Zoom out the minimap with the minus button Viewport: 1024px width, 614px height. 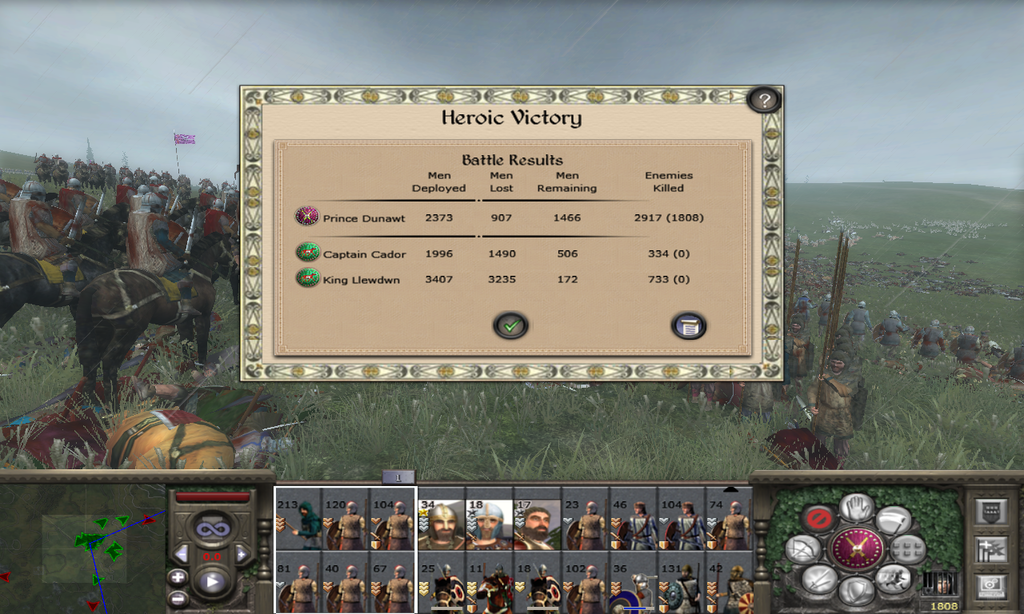pyautogui.click(x=177, y=598)
